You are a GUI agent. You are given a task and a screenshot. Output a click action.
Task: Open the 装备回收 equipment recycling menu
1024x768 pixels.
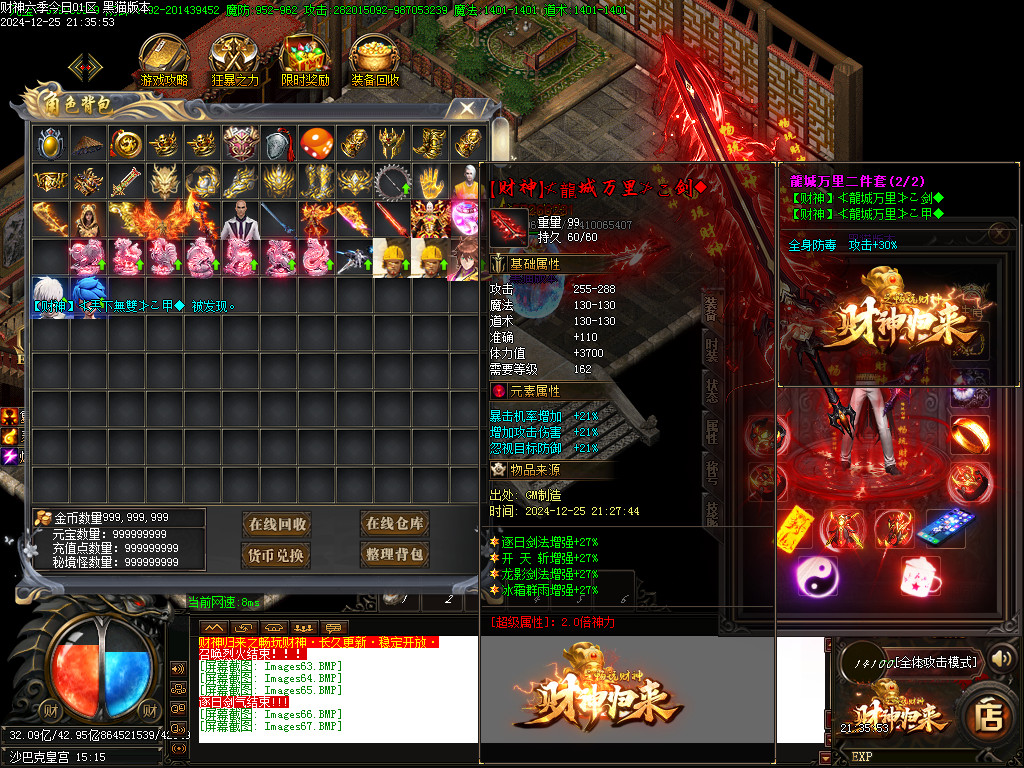[x=375, y=60]
